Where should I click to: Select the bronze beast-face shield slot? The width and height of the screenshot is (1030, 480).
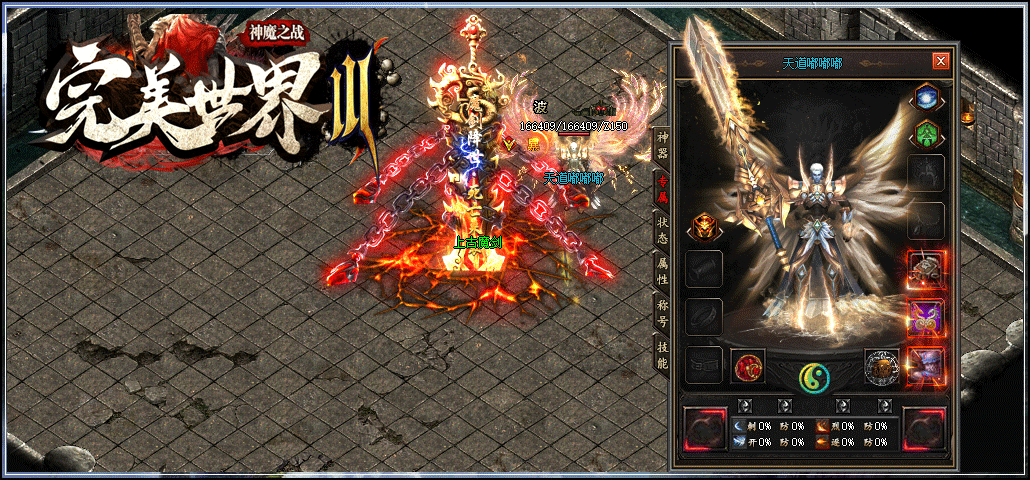(882, 367)
